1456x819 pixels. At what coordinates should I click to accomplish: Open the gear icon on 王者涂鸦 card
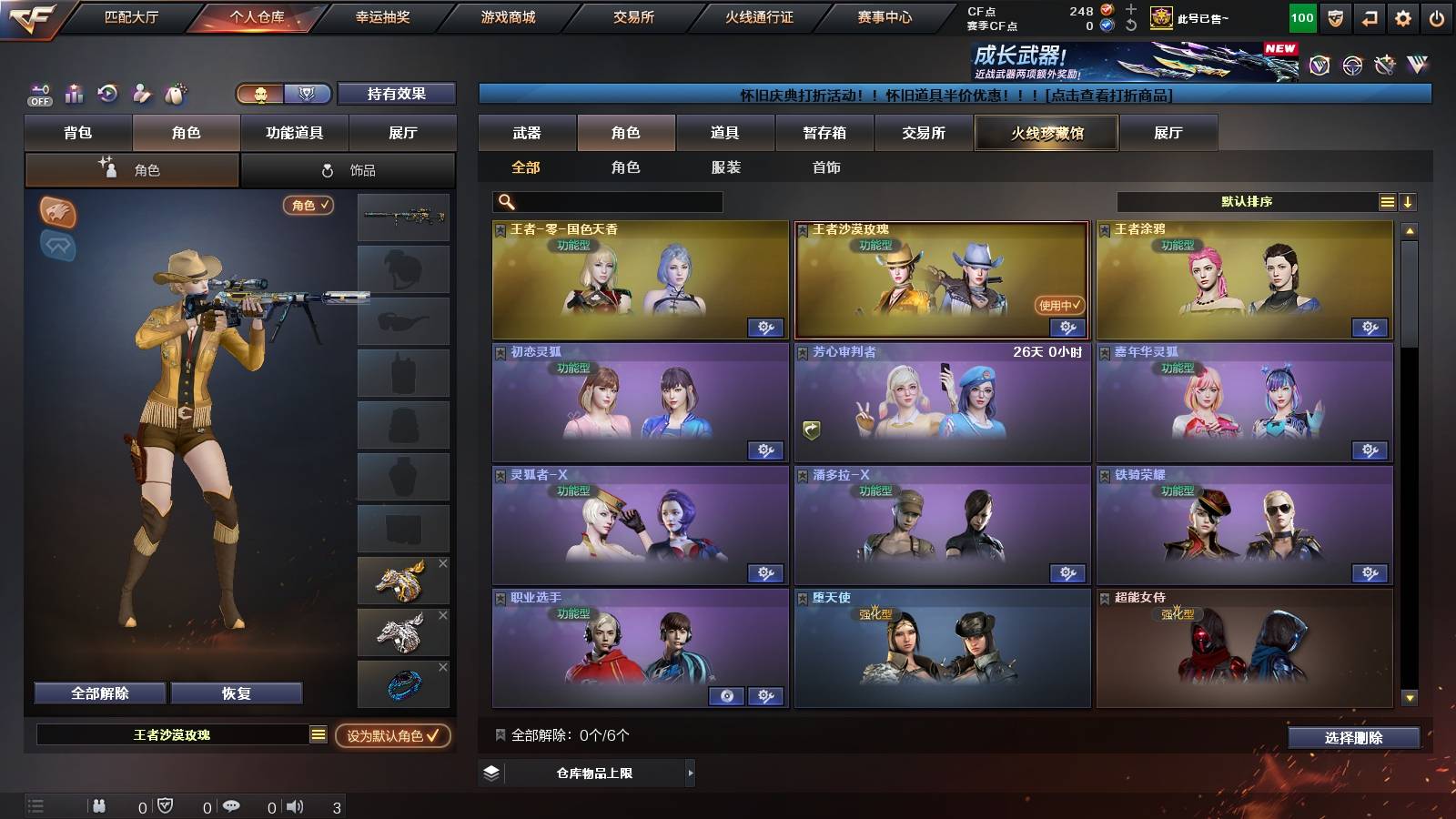pos(1369,326)
